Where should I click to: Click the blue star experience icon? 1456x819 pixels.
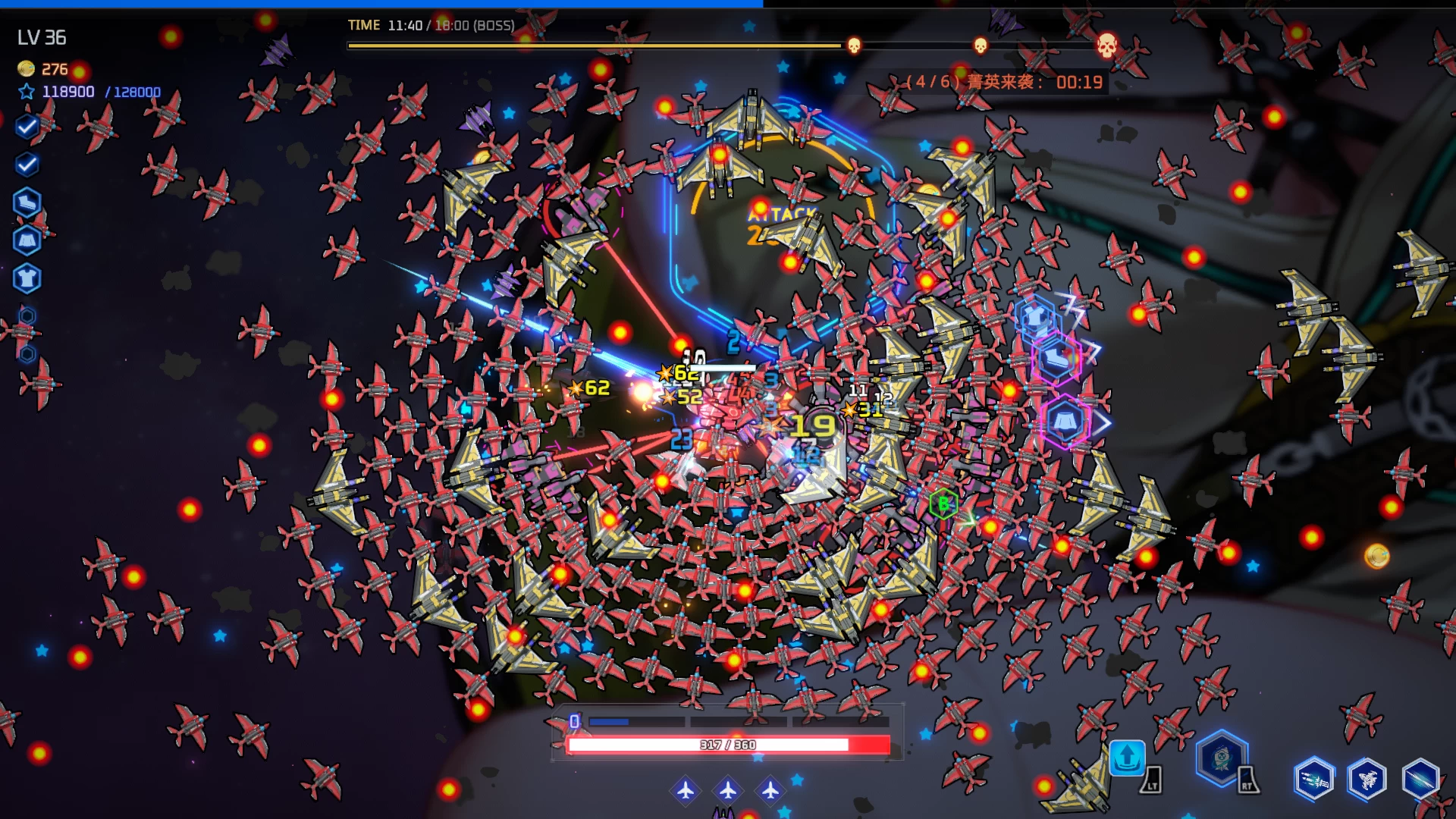[x=27, y=92]
